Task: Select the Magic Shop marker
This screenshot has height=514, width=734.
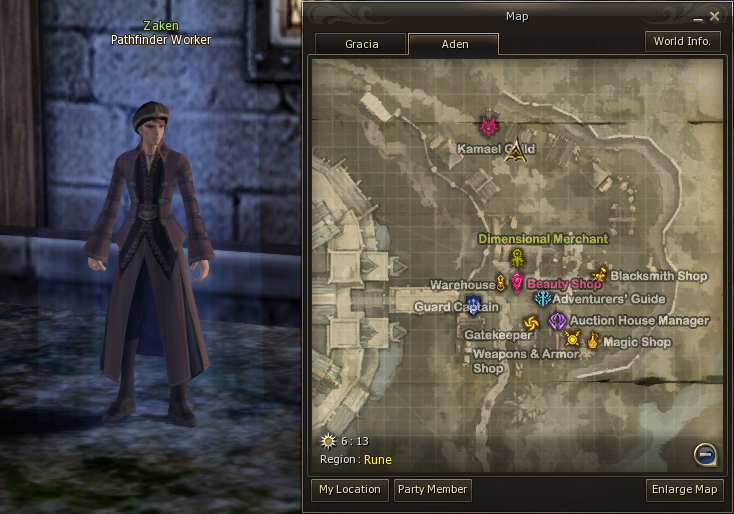Action: click(593, 342)
